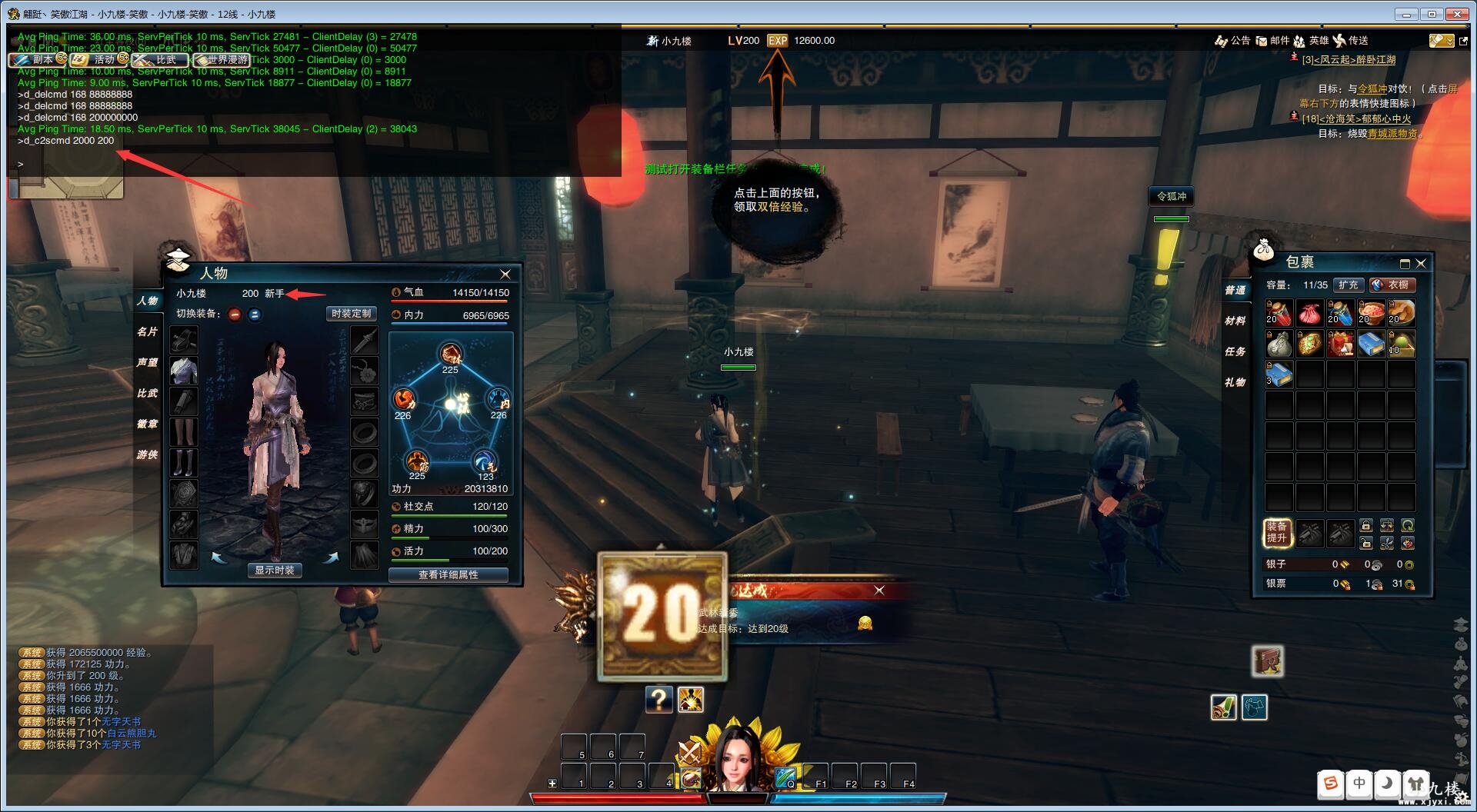The height and width of the screenshot is (812, 1477).
Task: Close the 人物 character panel
Action: point(505,275)
